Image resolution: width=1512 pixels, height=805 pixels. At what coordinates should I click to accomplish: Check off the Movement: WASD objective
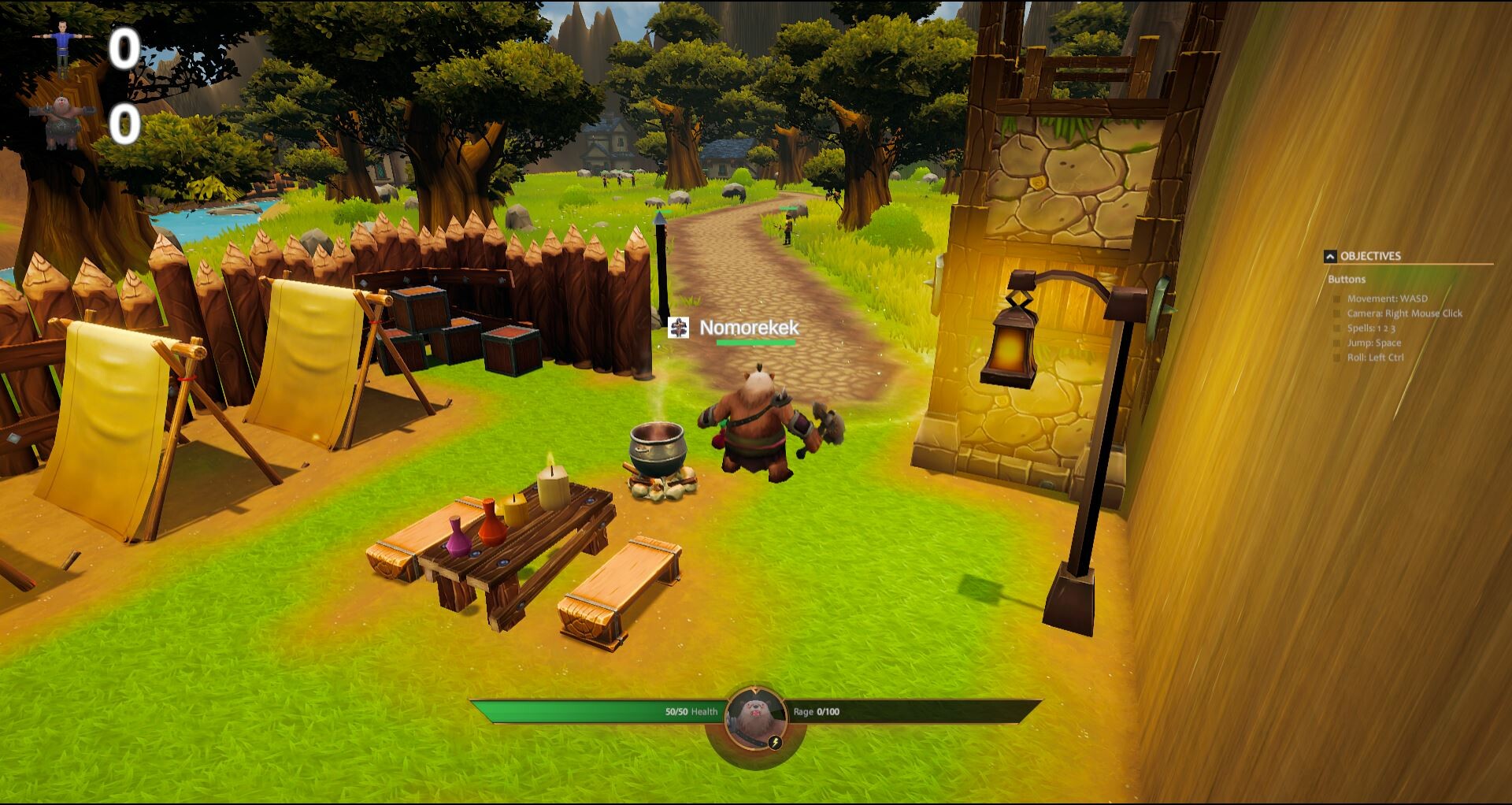1336,299
